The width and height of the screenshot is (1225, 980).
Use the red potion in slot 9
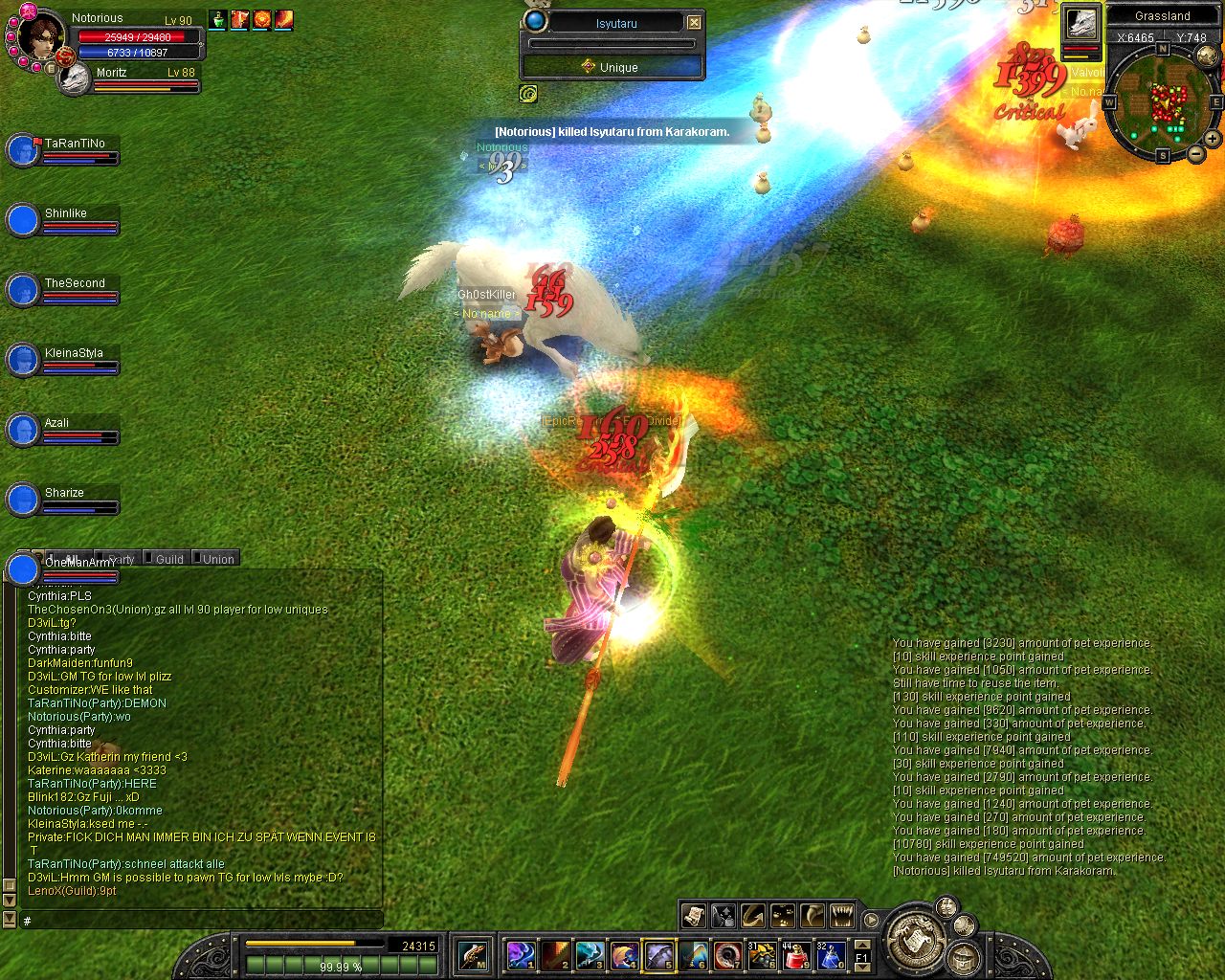coord(794,955)
